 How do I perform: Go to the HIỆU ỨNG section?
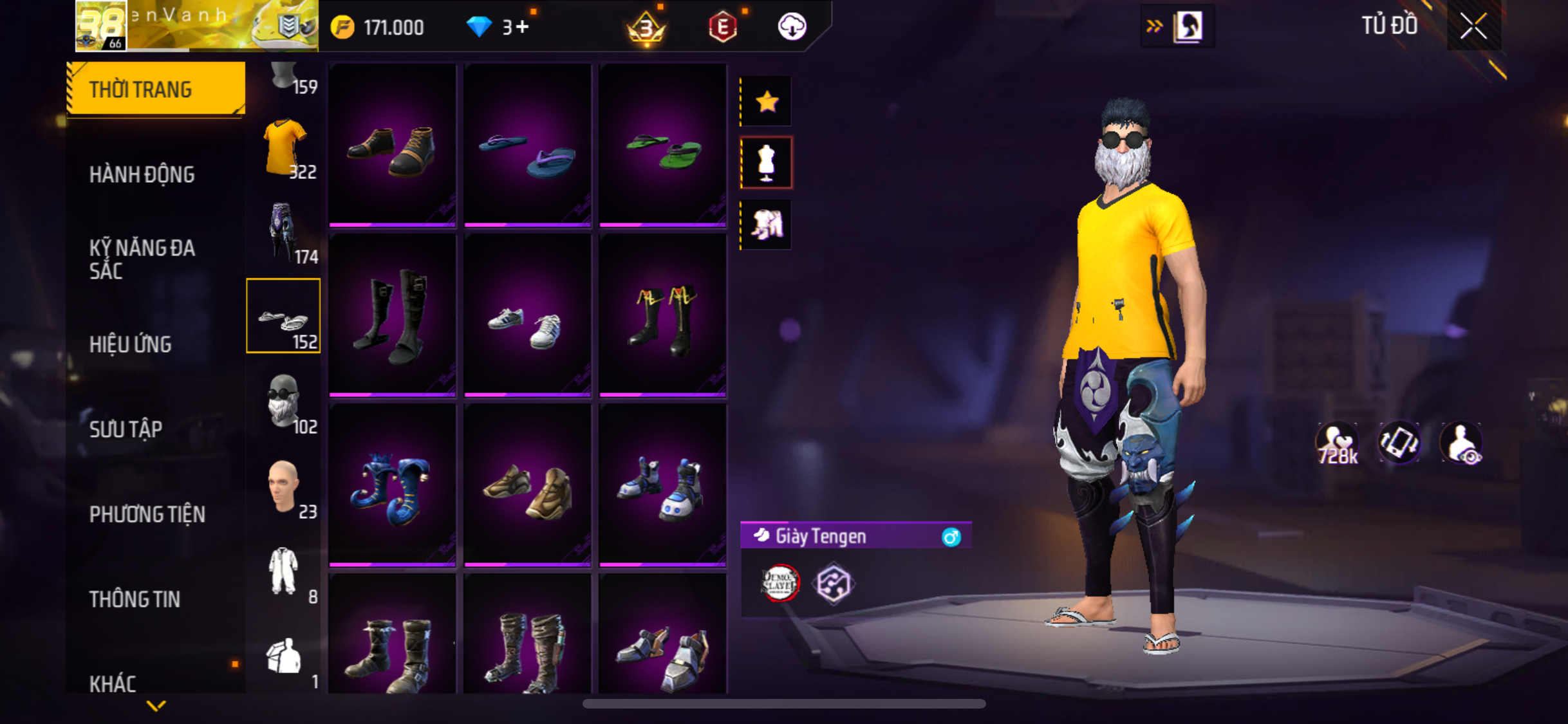point(131,344)
